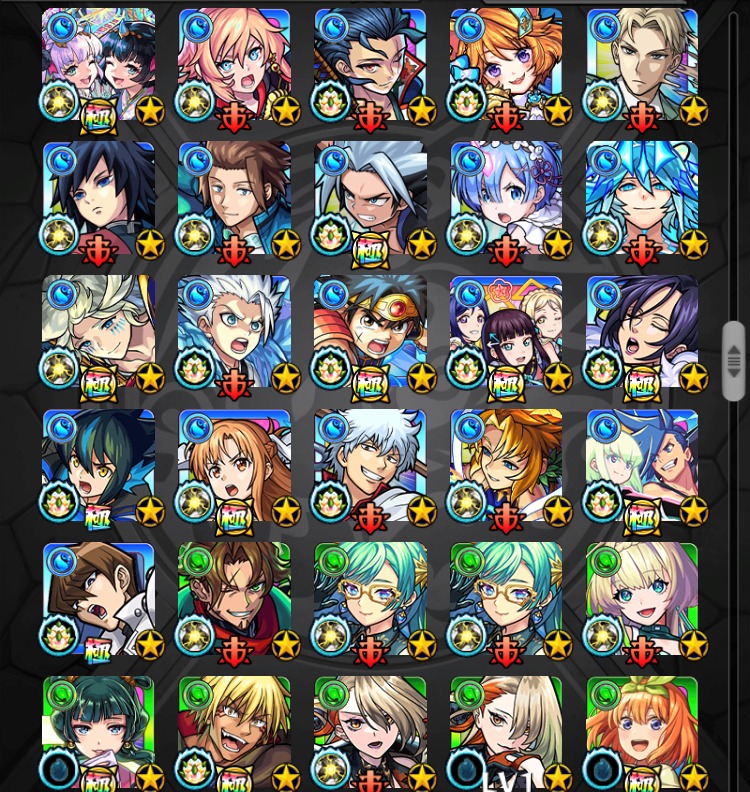Pick the blue-haired maid girl Rem
Screen dimensions: 750x792
tap(506, 198)
